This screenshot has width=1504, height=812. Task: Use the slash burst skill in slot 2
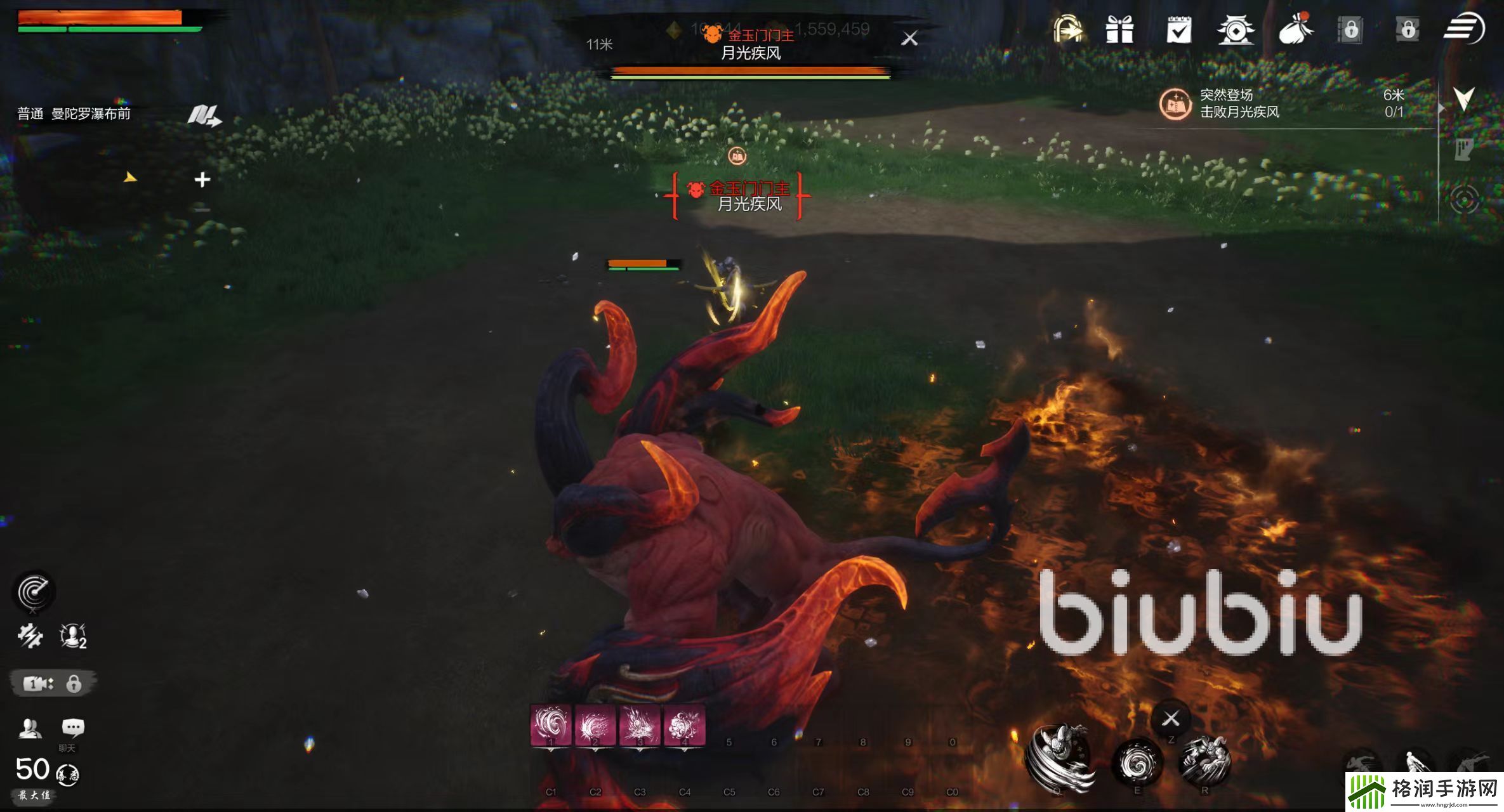595,725
